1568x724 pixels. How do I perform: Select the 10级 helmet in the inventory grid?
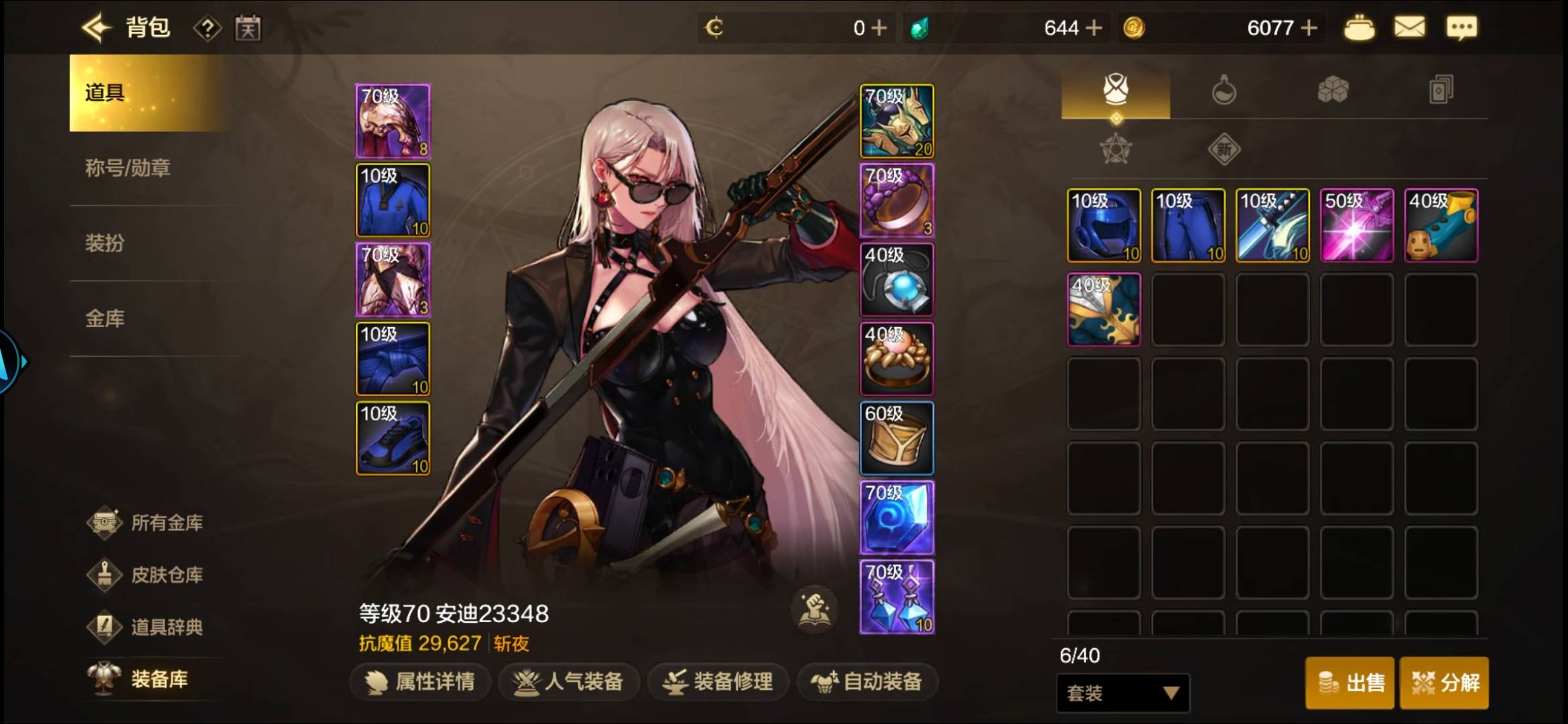point(1103,225)
